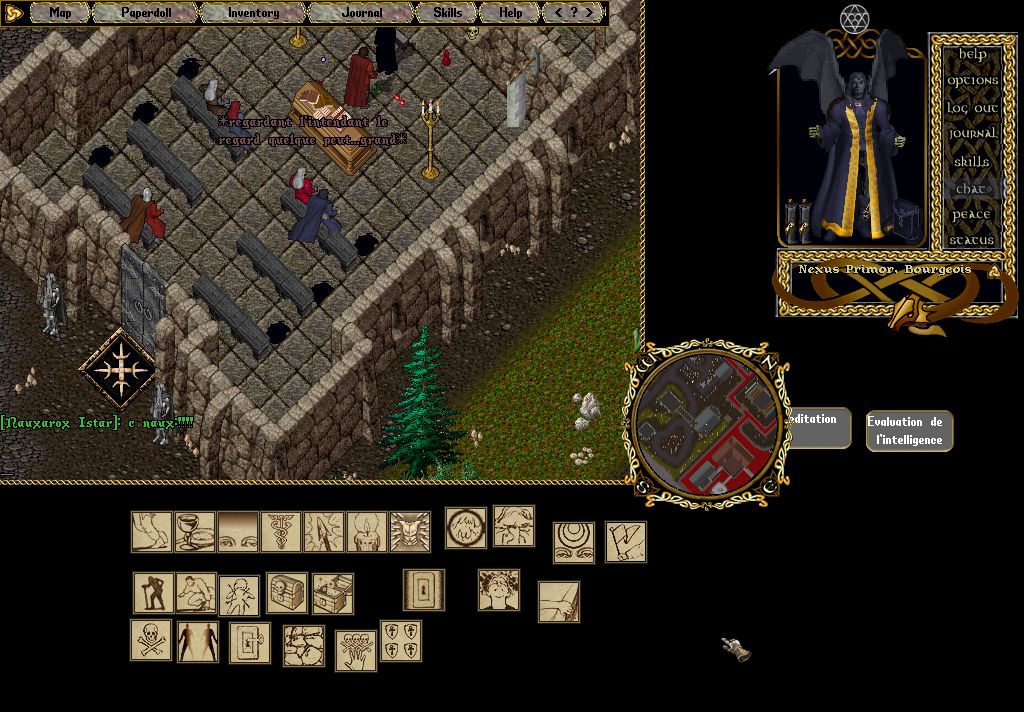Open the Journal from the paperdoll panel
This screenshot has width=1024, height=712.
tap(972, 134)
